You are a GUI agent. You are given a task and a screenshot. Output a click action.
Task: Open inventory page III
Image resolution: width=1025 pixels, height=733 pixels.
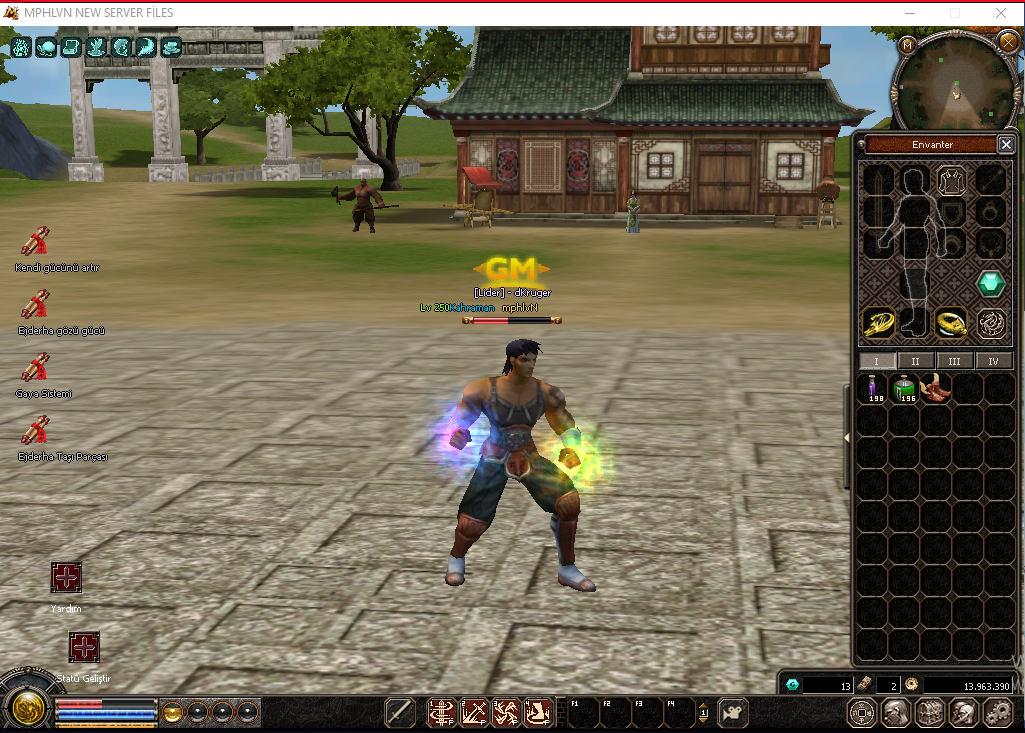(954, 361)
